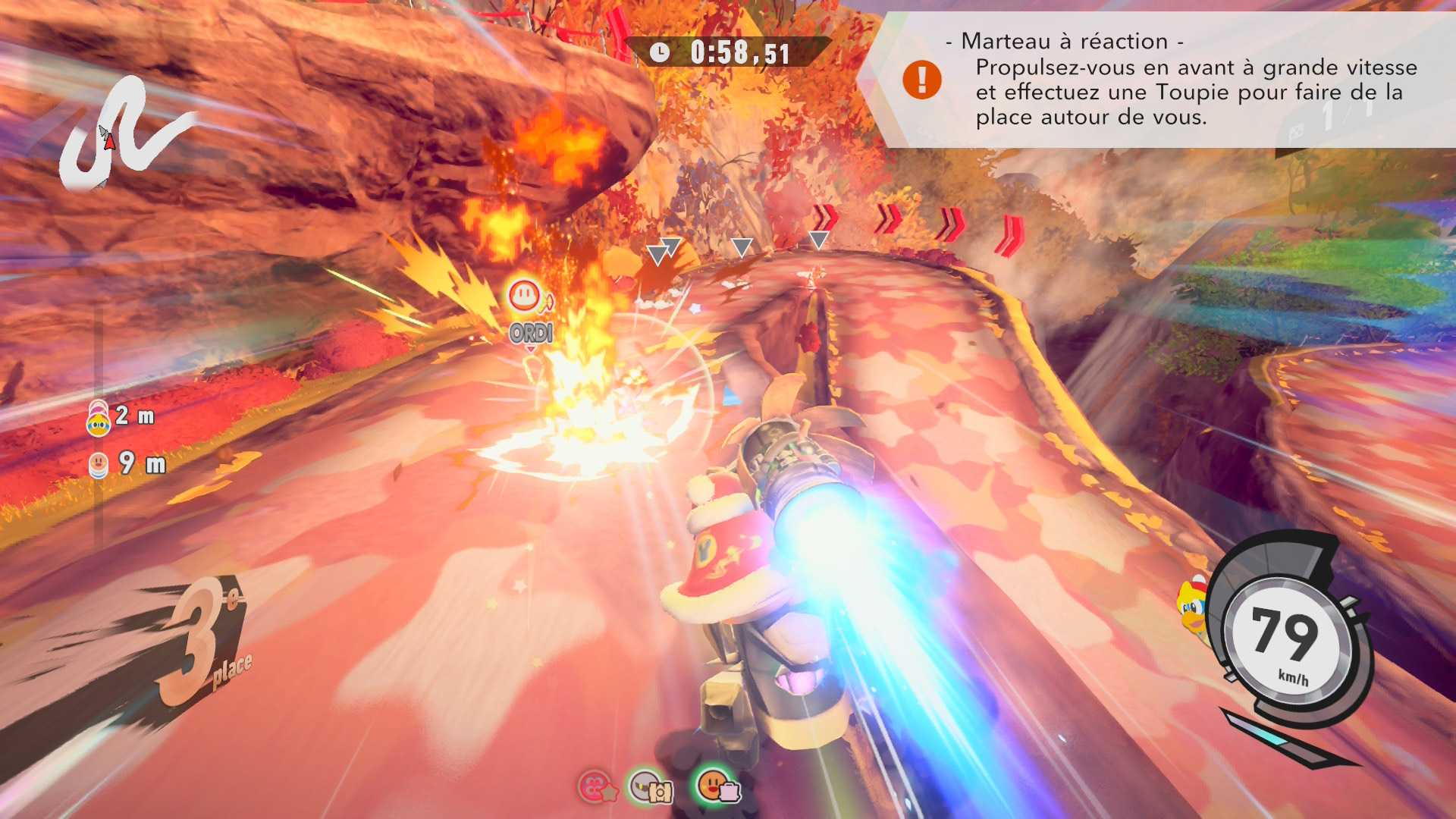Click the orange exclamation alert icon
This screenshot has width=1456, height=819.
(921, 80)
